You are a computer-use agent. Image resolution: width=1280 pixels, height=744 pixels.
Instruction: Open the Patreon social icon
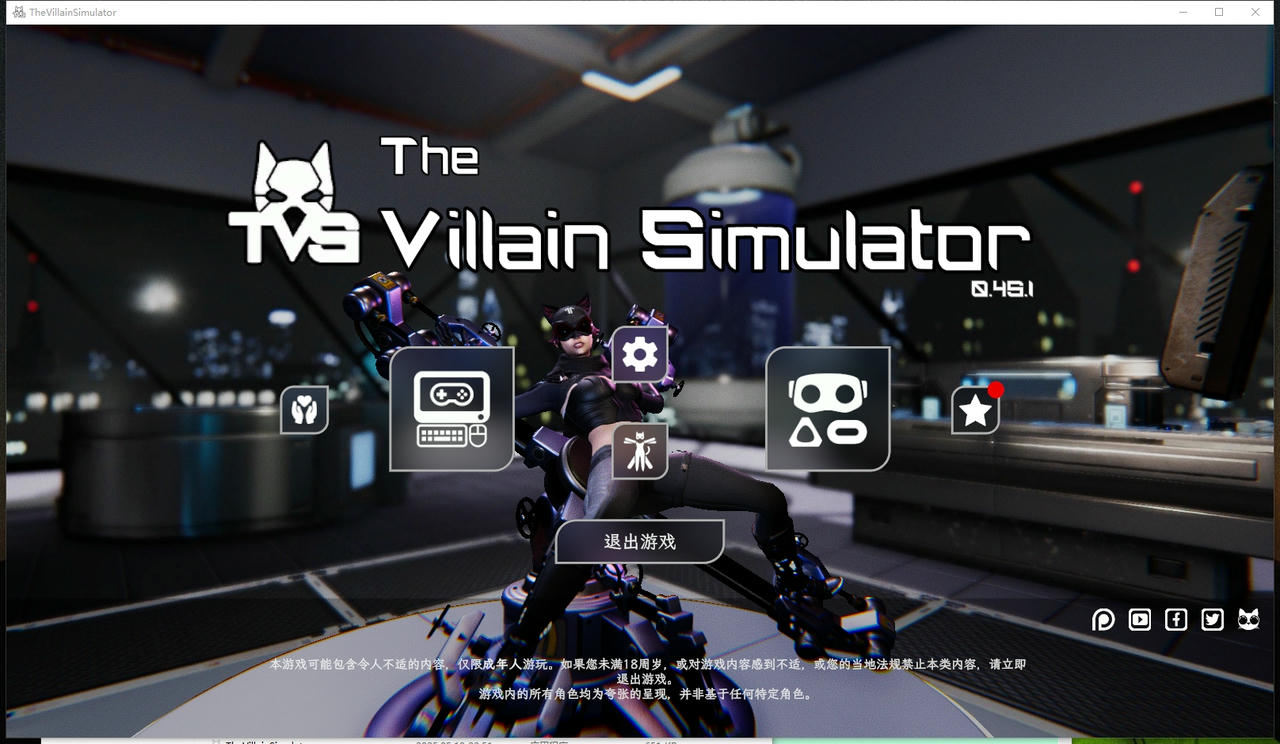coord(1103,620)
